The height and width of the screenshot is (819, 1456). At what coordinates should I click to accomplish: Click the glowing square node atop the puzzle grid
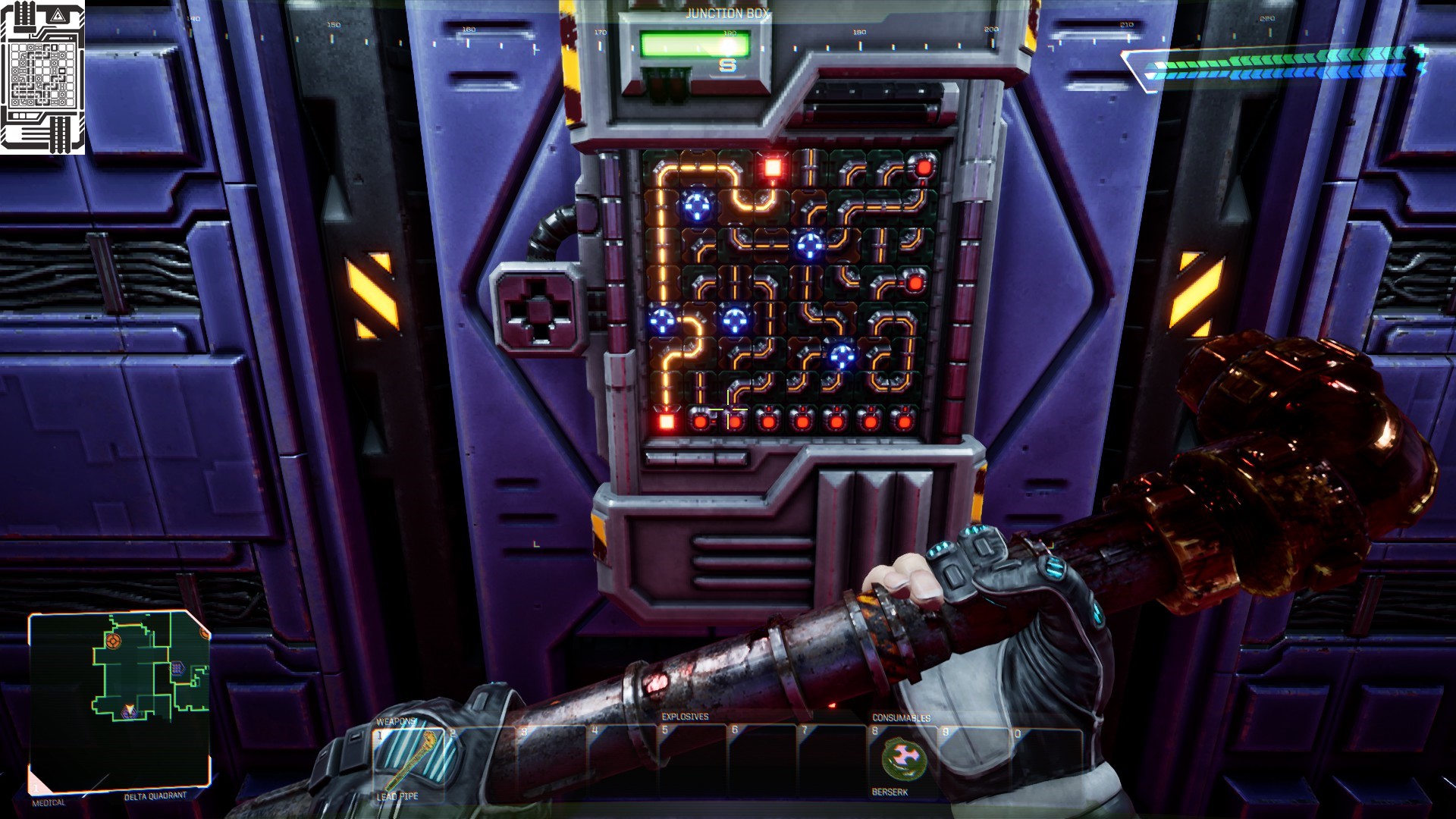pos(773,168)
